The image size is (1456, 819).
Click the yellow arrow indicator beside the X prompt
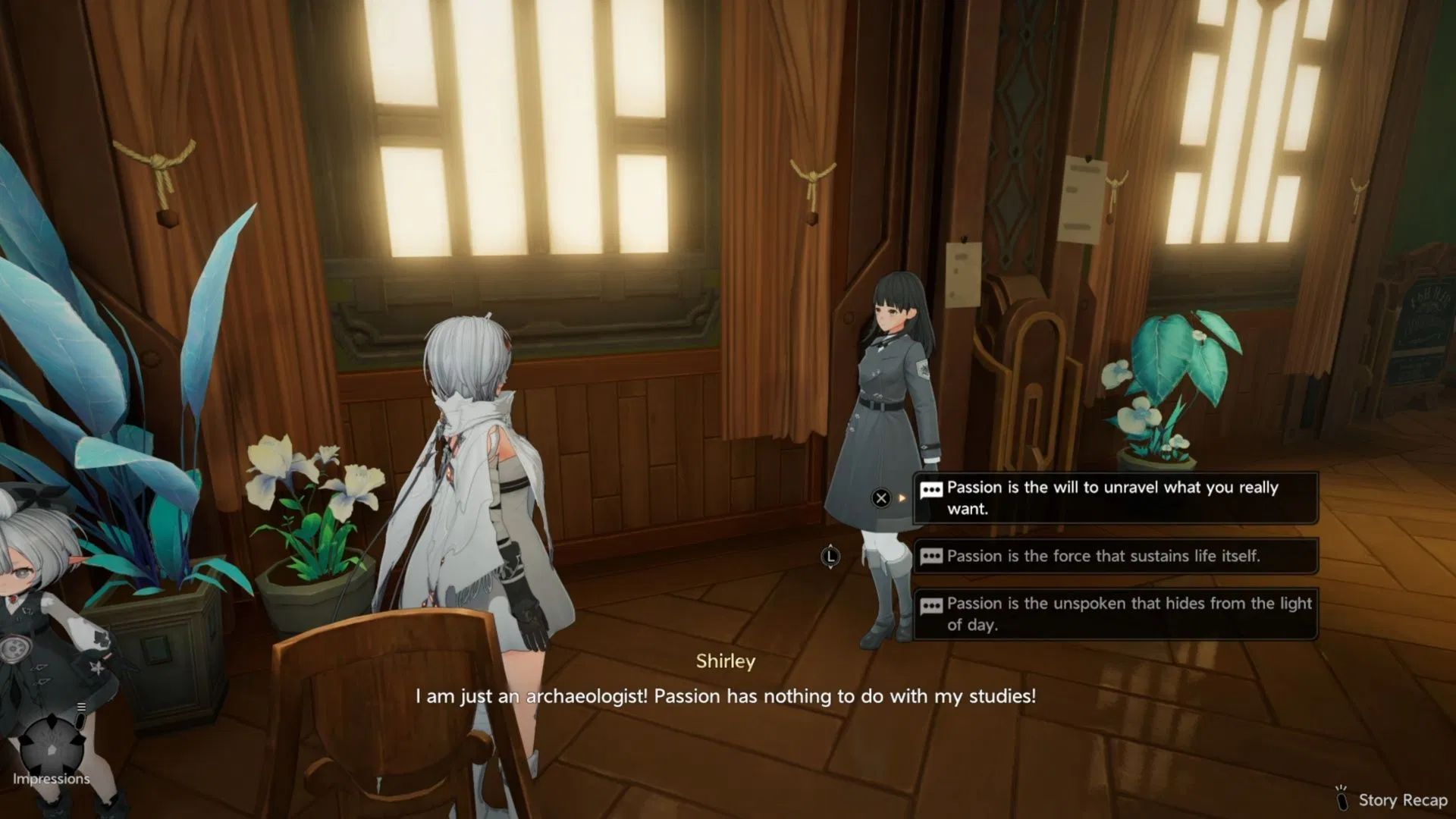coord(901,498)
